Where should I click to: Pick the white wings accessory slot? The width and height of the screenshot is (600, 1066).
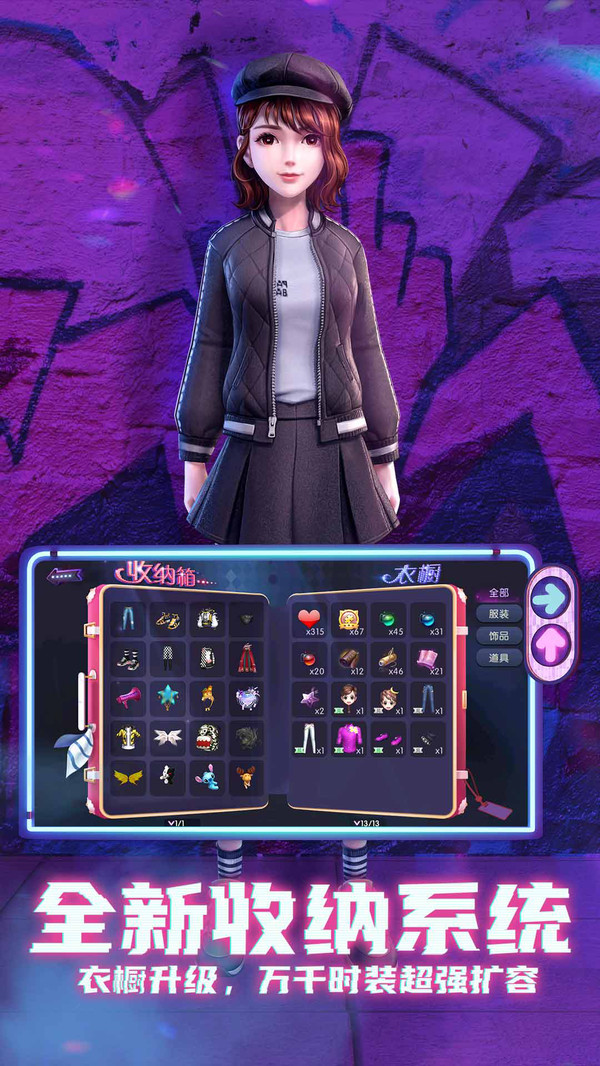[x=167, y=737]
